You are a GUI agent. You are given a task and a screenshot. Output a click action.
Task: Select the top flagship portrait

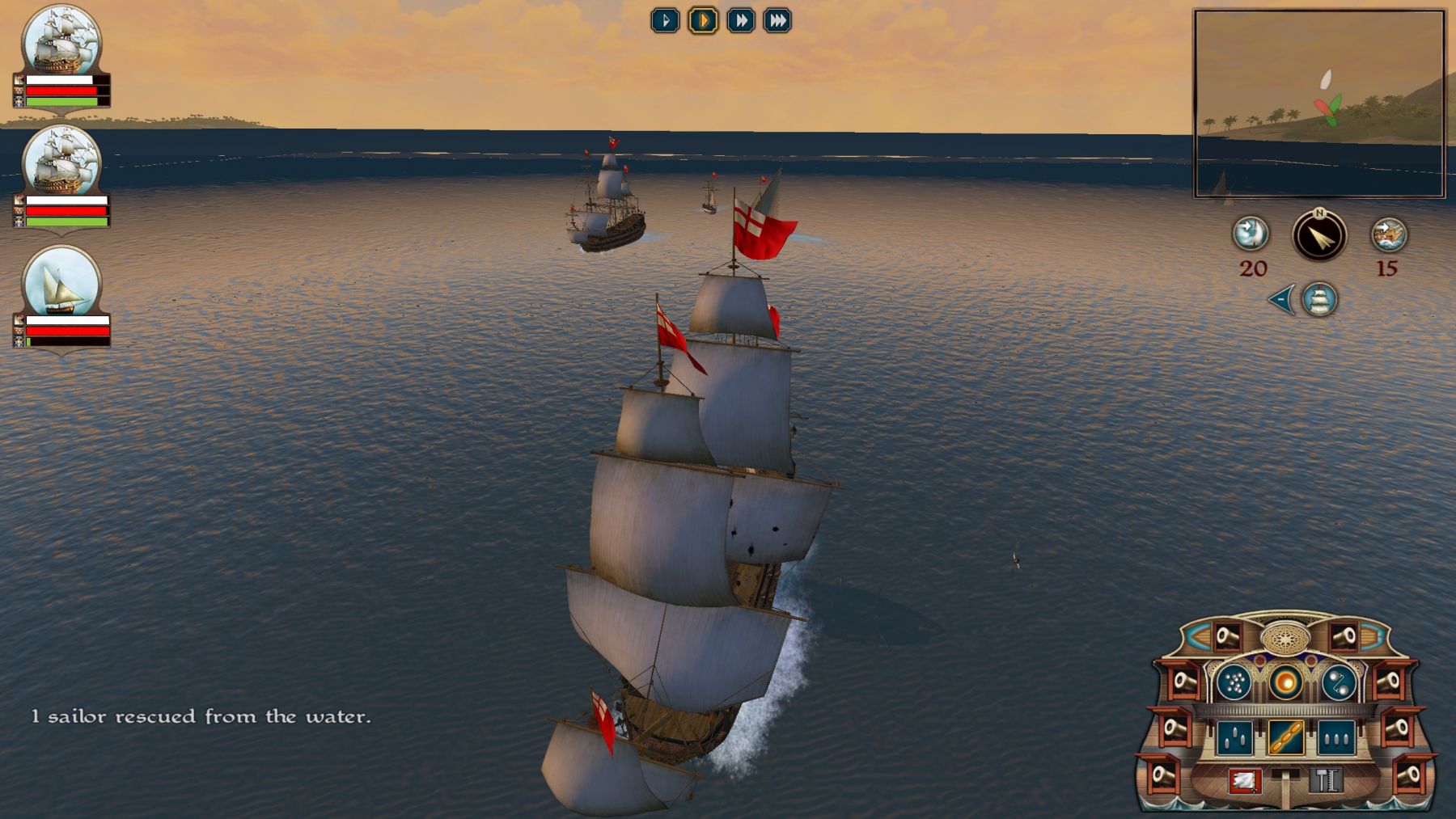click(x=61, y=42)
